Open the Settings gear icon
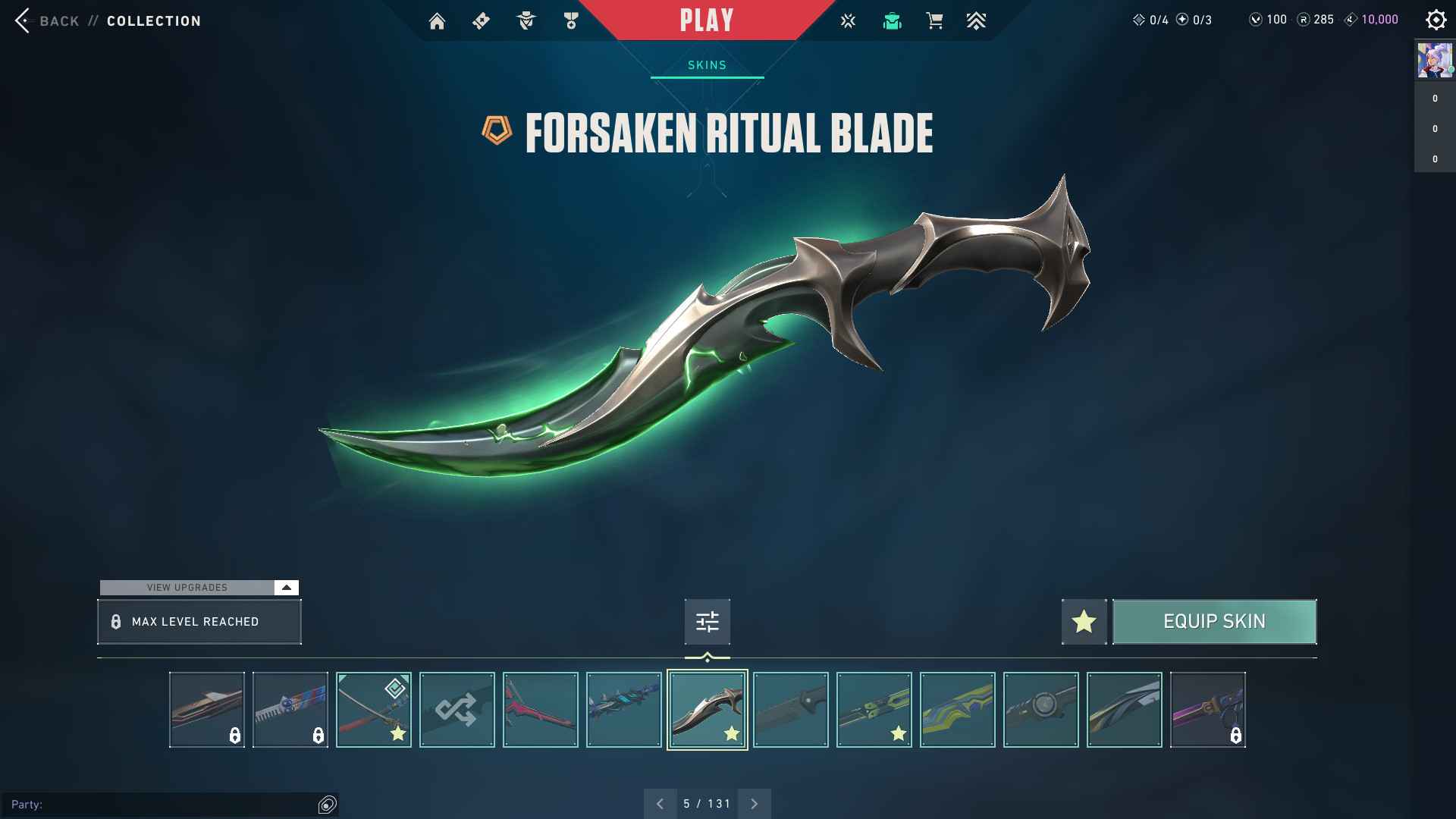The width and height of the screenshot is (1456, 819). [1437, 20]
